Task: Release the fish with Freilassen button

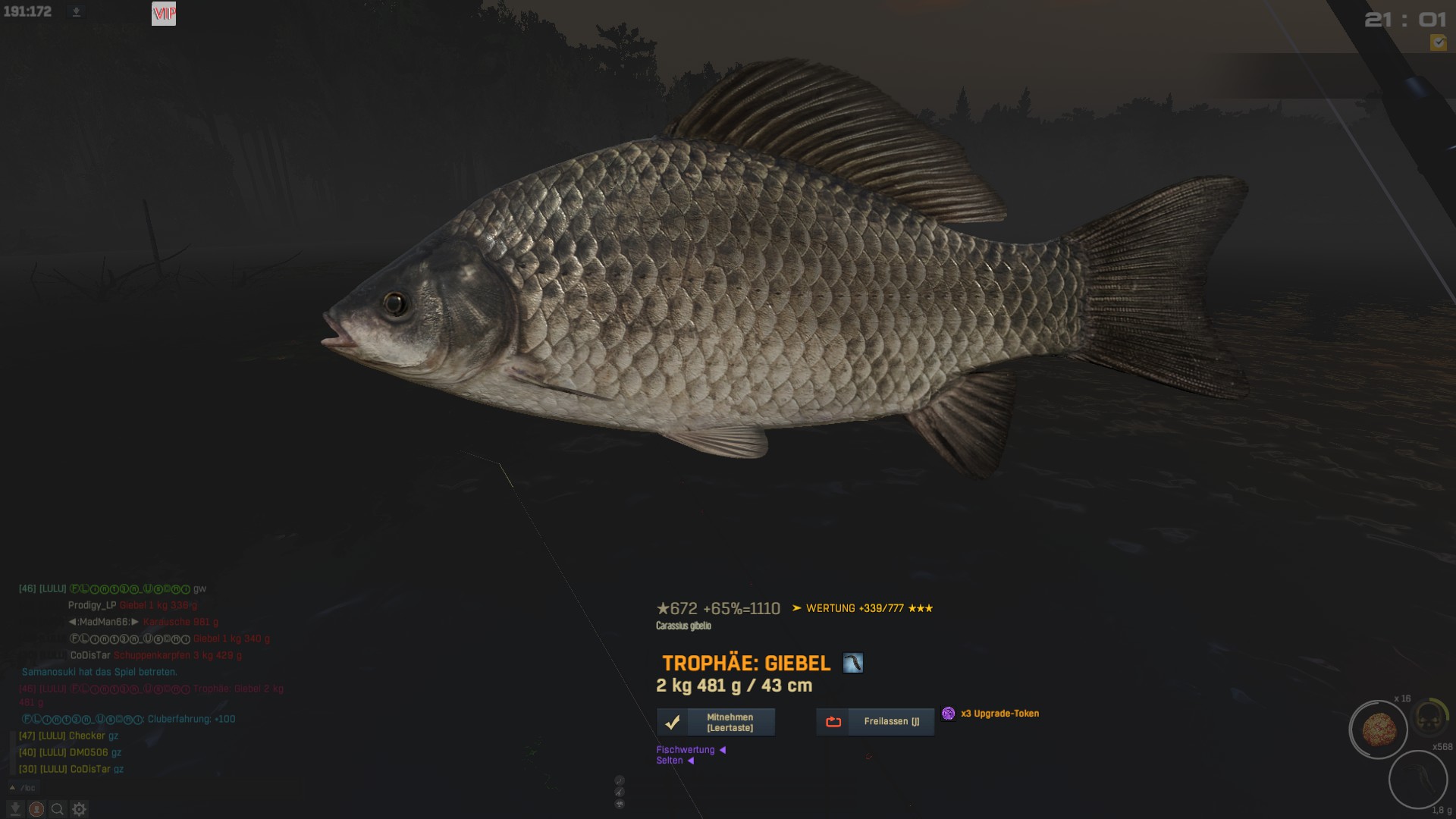Action: 875,722
